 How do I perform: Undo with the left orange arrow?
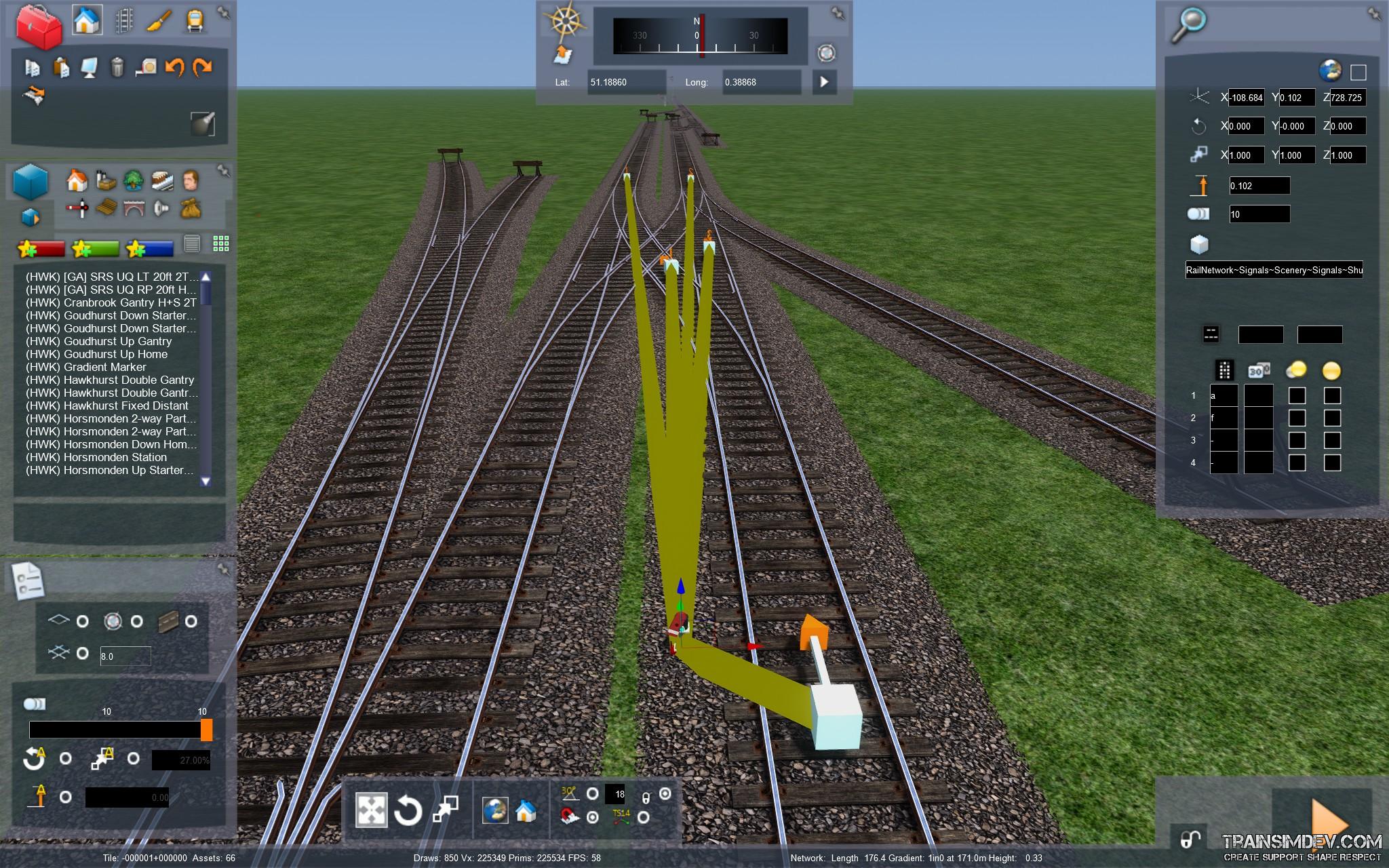[175, 66]
